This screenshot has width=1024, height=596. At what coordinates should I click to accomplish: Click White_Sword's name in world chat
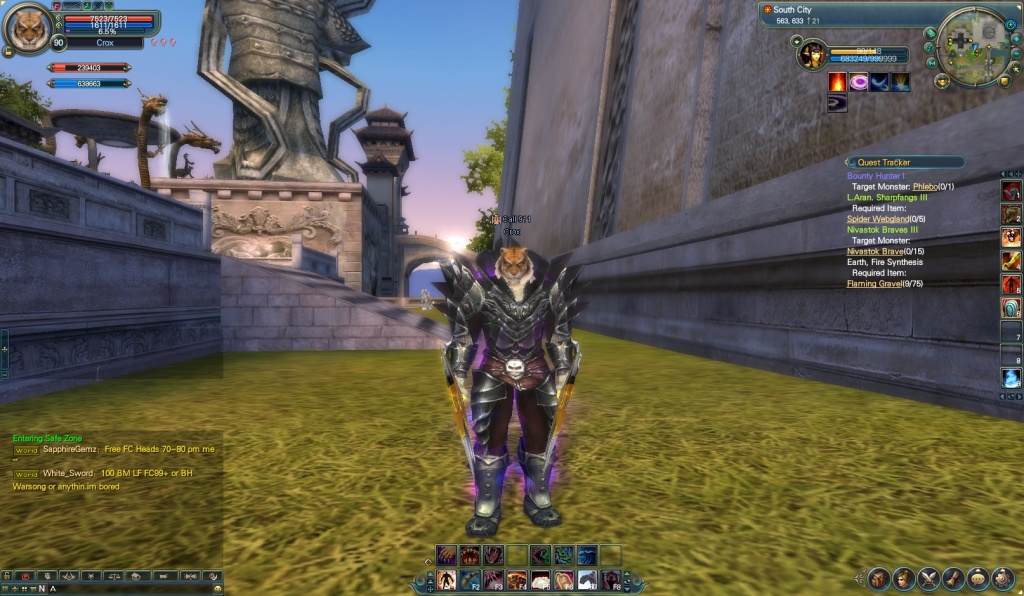[67, 473]
